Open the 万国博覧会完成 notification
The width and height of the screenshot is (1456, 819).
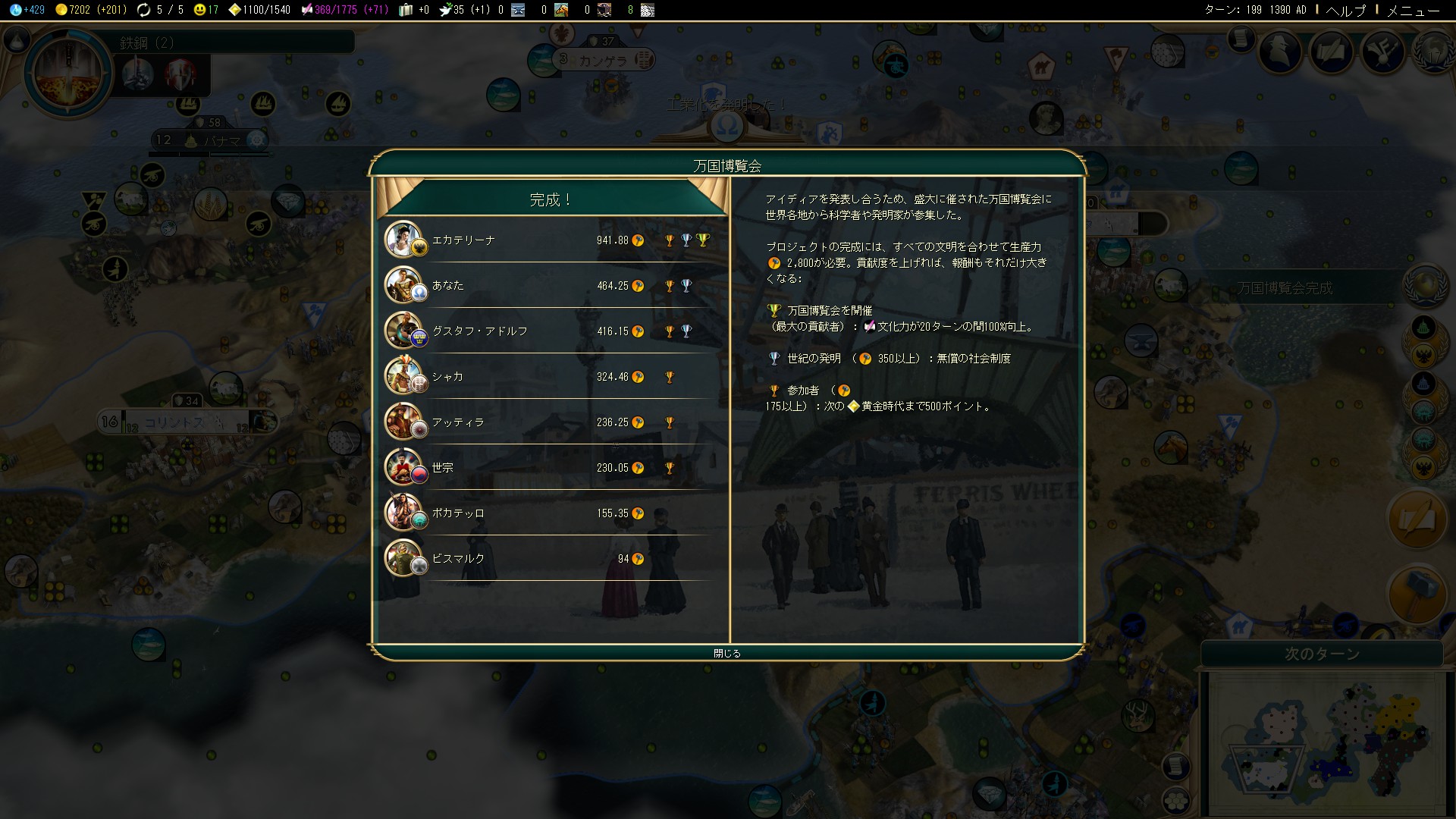(1284, 288)
